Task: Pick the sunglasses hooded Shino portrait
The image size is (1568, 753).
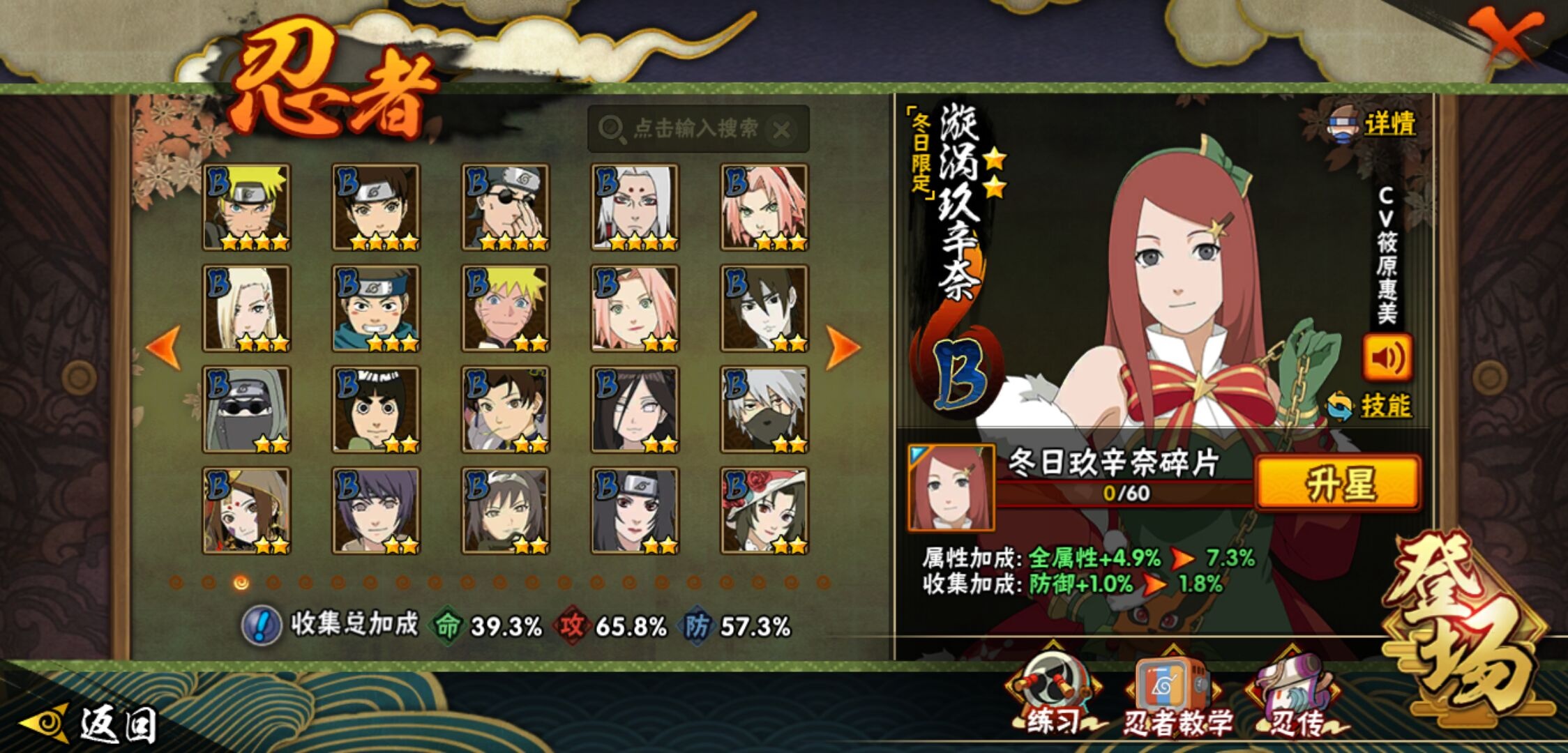Action: tap(246, 409)
